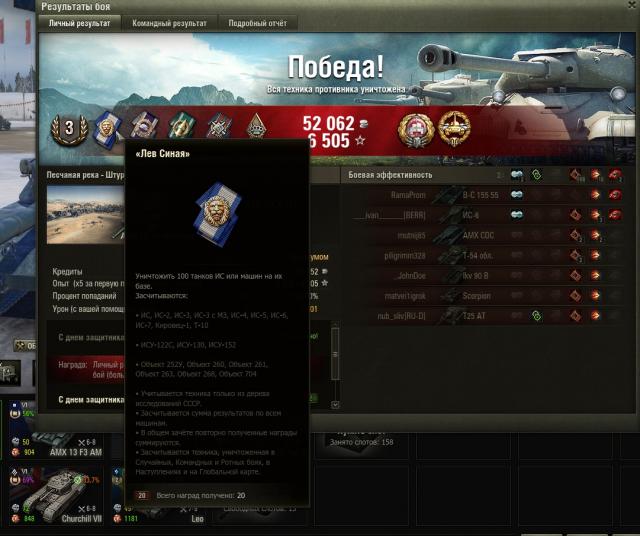Open the Подробный отчёт tab
Screen dimensions: 640x536
tap(256, 23)
